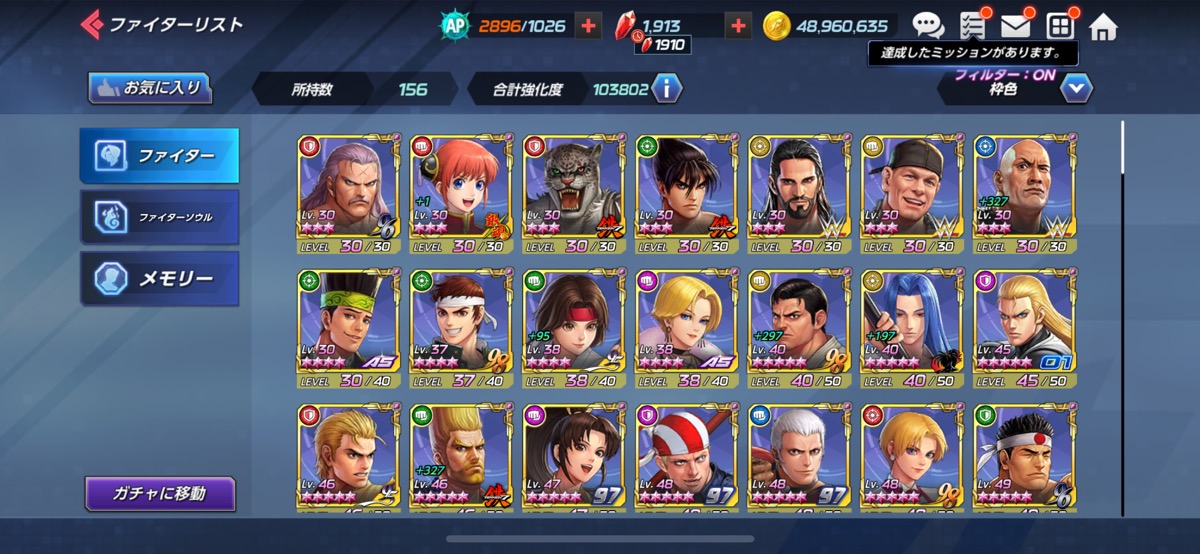
Task: Switch to the メモリー tab
Action: click(x=160, y=277)
